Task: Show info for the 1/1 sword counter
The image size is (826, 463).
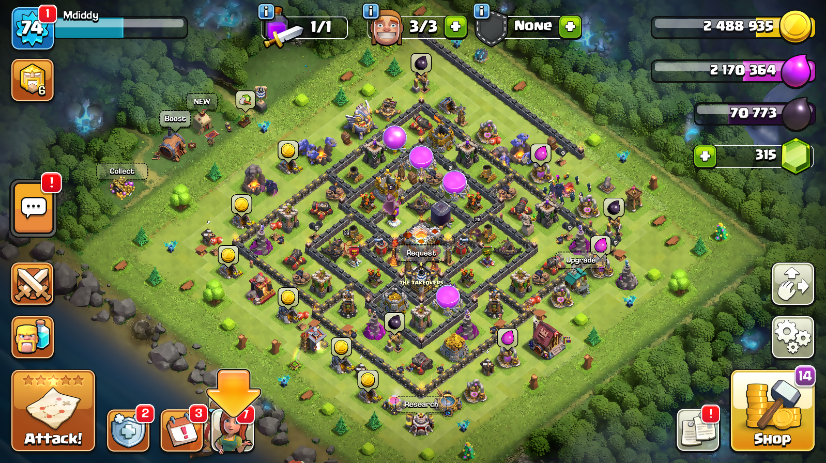Action: (x=266, y=11)
